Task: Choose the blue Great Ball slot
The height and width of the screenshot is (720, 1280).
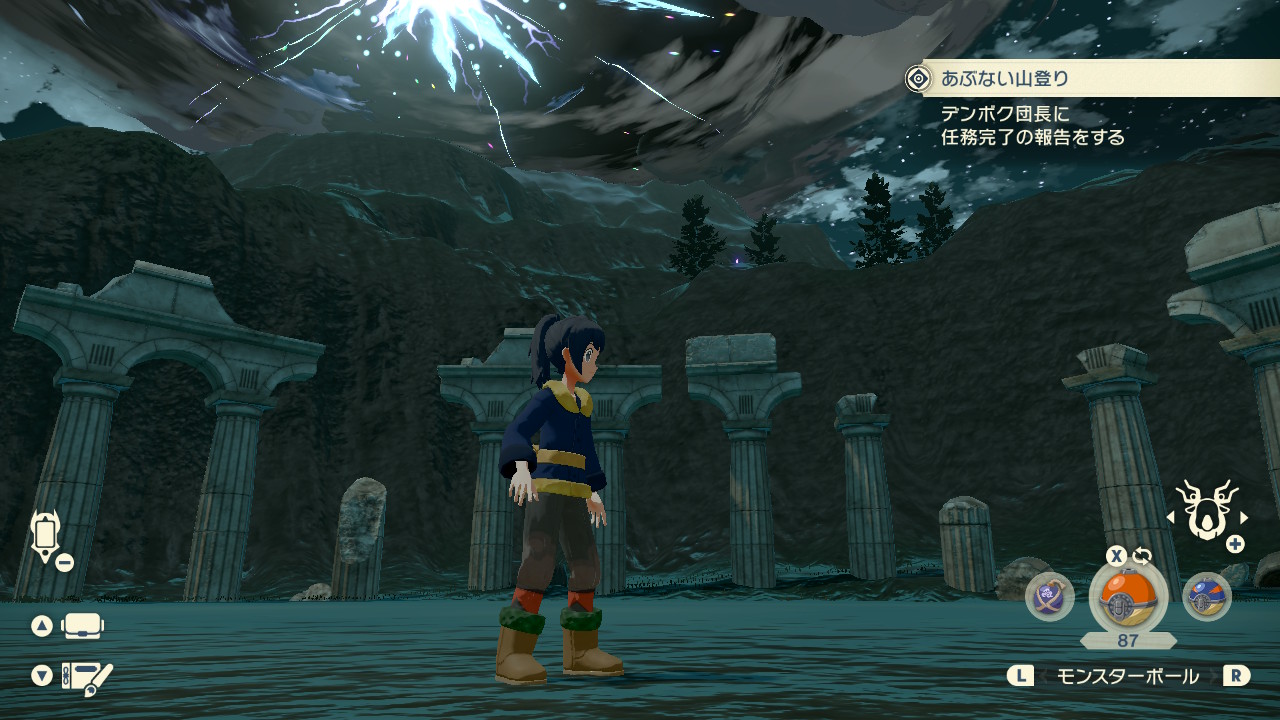Action: click(x=1206, y=597)
